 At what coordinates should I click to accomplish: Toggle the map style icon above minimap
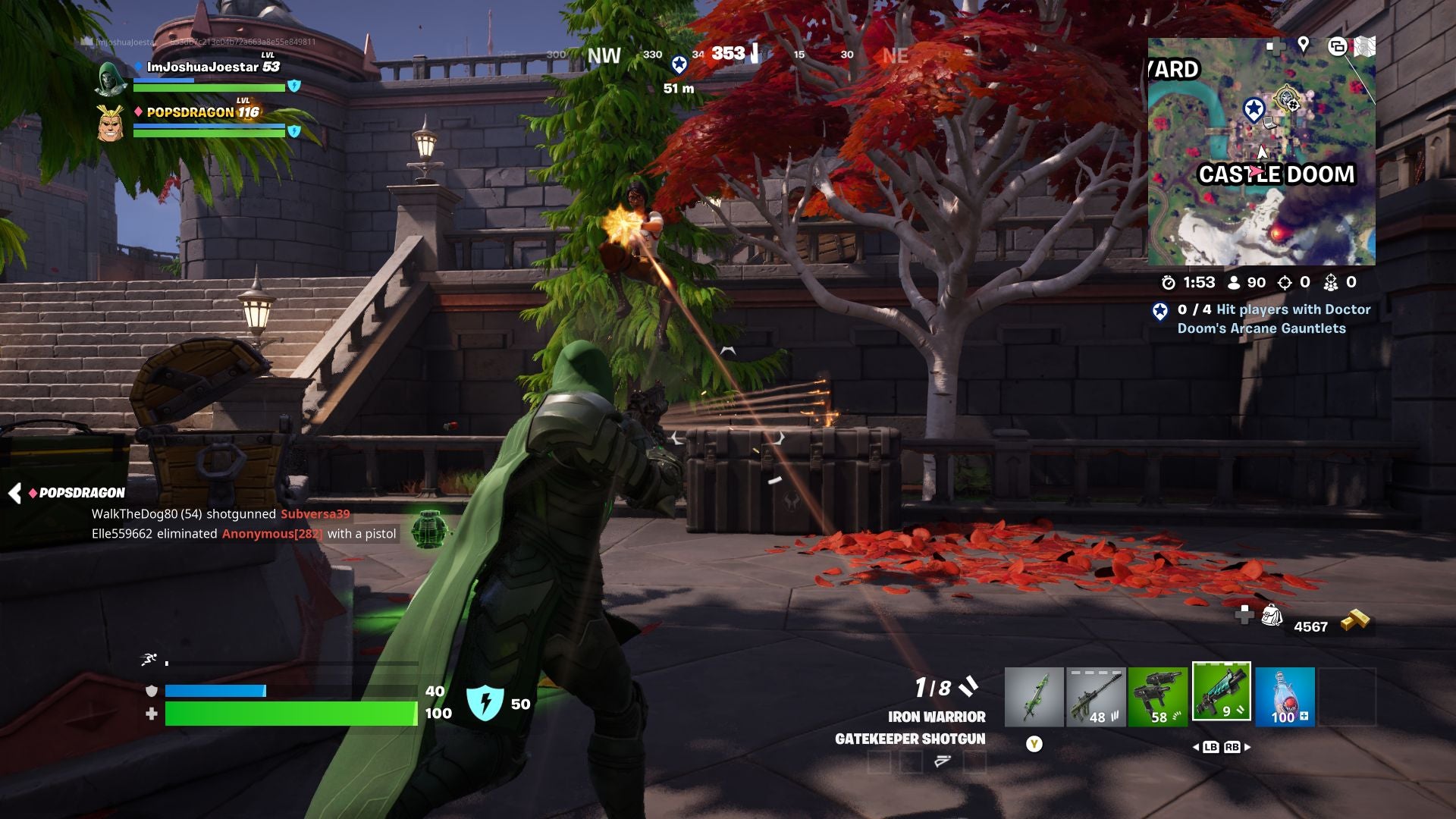pyautogui.click(x=1365, y=45)
